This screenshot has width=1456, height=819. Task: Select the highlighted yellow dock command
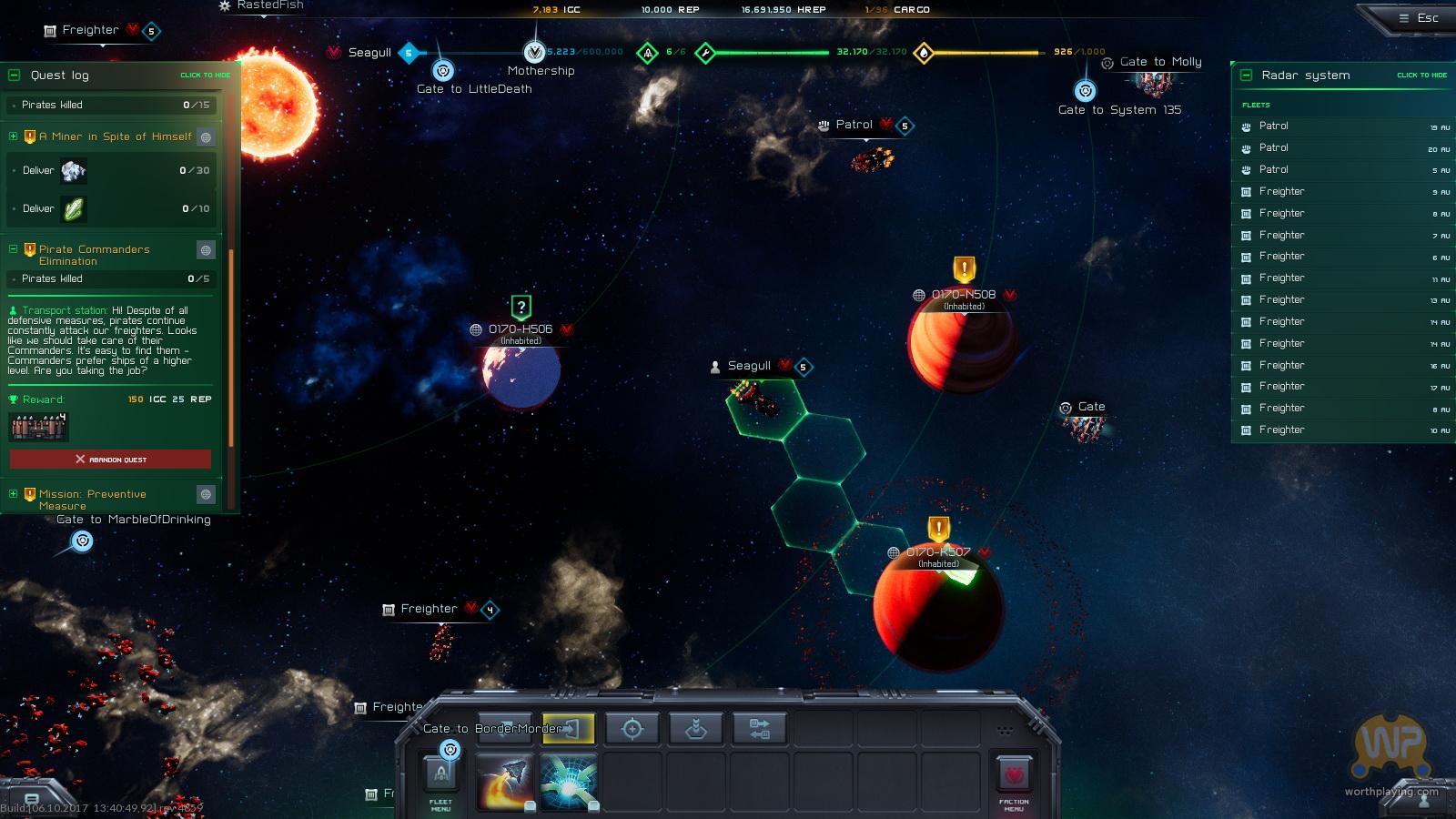point(569,729)
